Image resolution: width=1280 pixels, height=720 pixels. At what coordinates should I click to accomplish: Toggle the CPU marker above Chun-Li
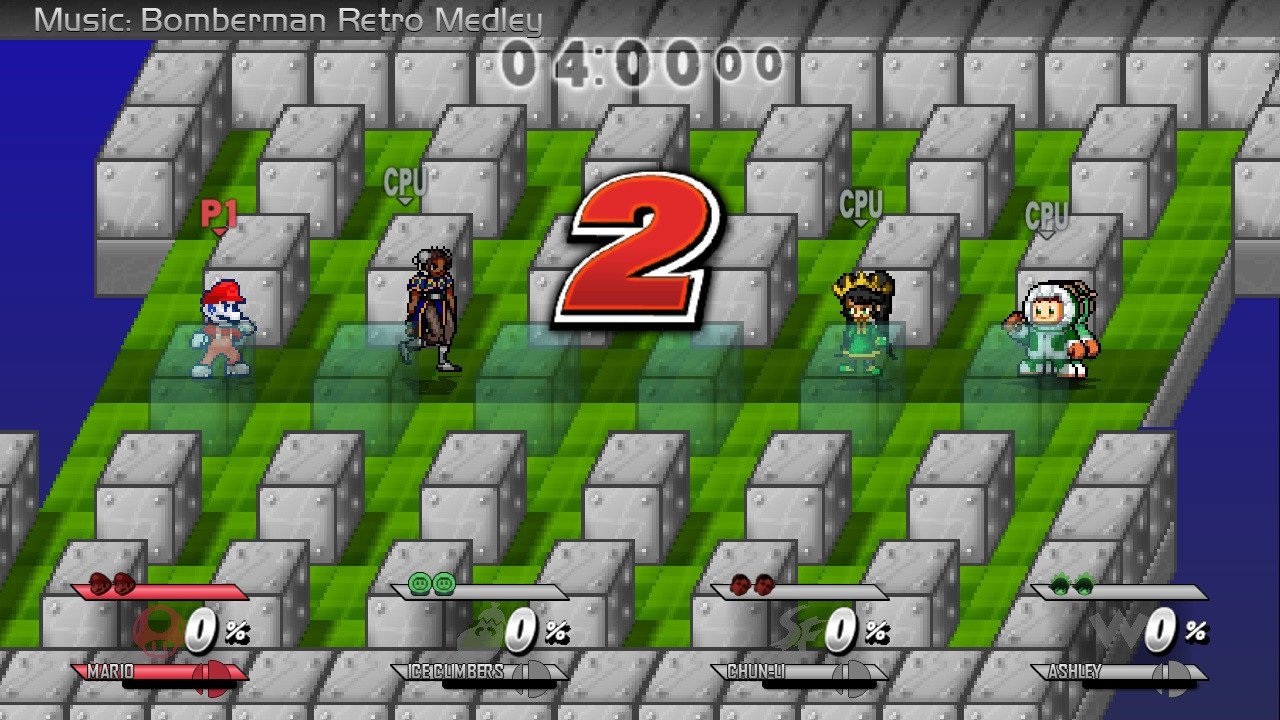(x=860, y=206)
